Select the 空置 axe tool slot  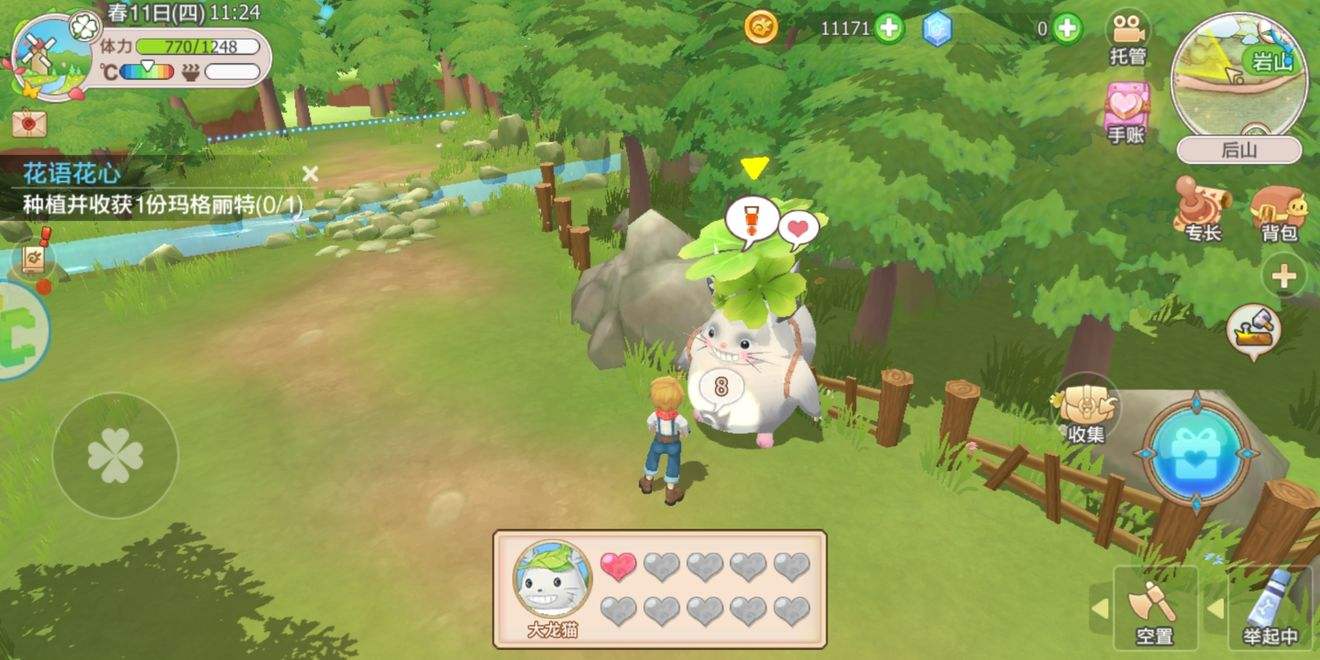point(1154,606)
